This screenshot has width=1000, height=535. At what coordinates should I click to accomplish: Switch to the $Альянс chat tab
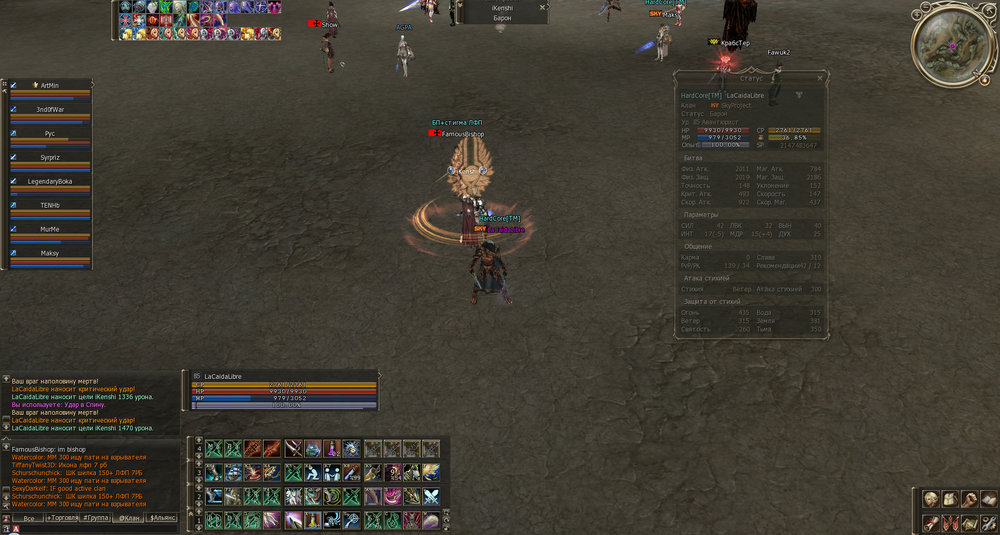[163, 518]
